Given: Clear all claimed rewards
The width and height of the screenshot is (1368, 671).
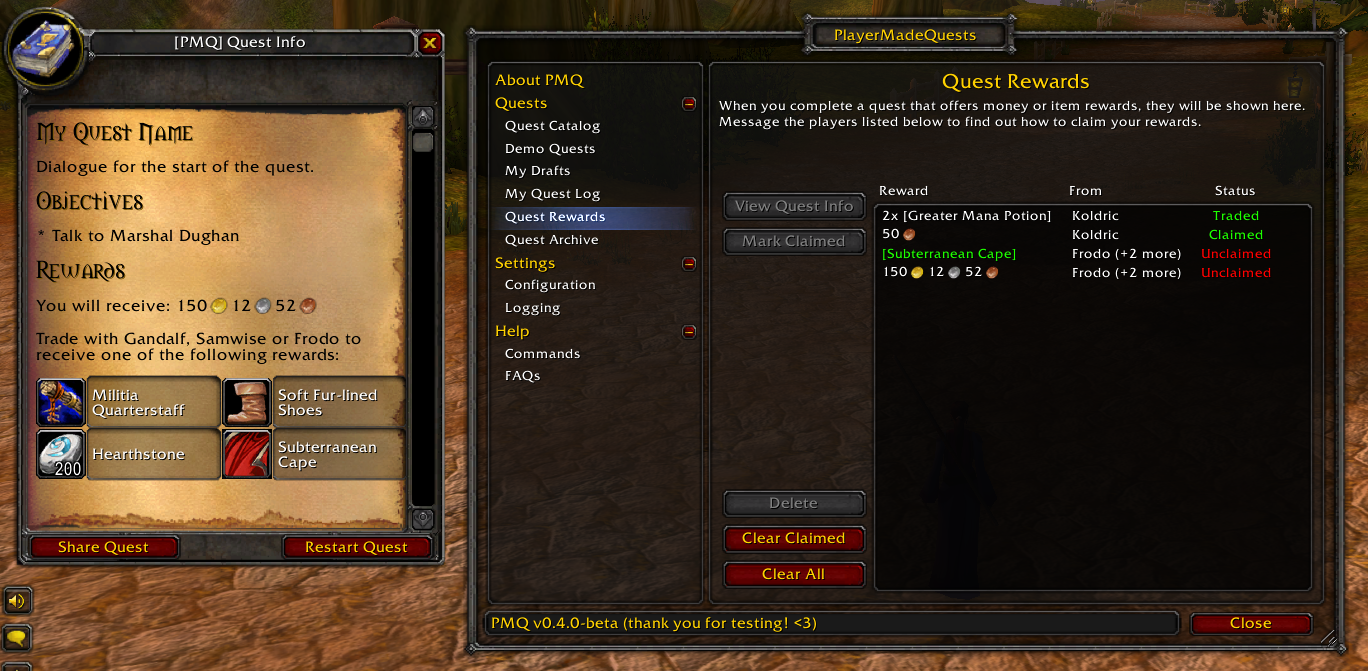Looking at the screenshot, I should pyautogui.click(x=793, y=539).
